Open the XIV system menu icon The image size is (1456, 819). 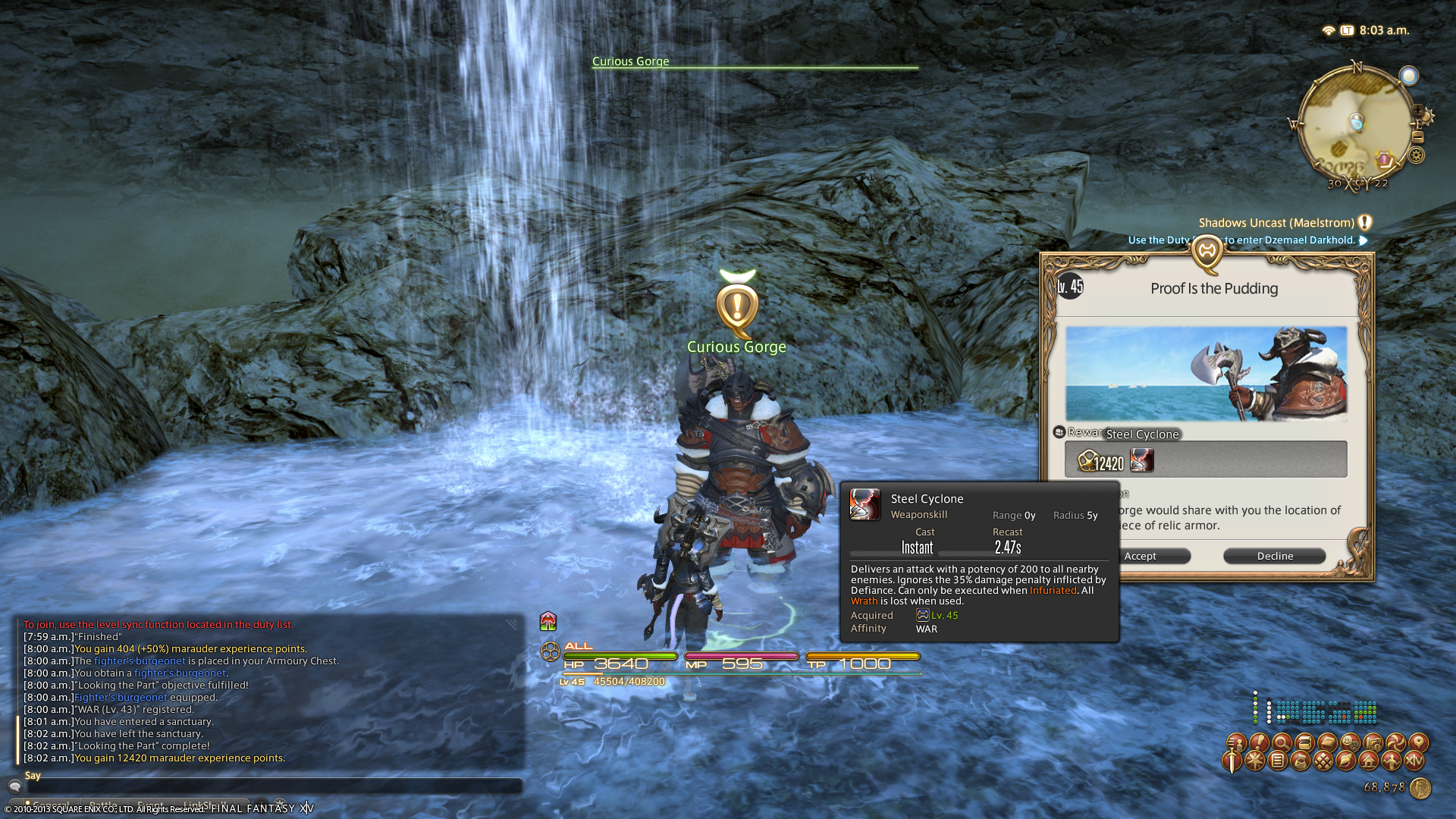click(1414, 761)
